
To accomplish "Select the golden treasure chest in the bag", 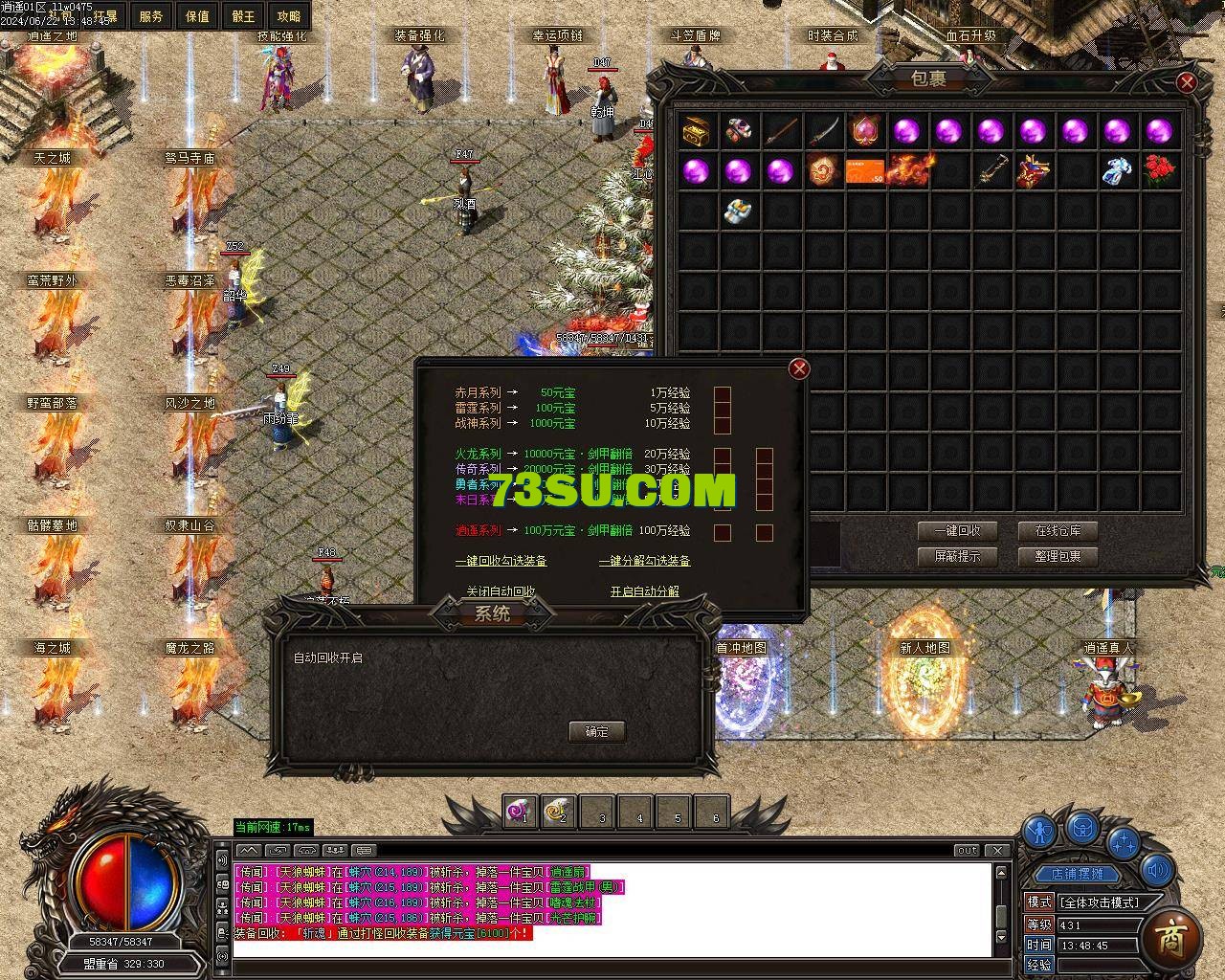I will [696, 130].
